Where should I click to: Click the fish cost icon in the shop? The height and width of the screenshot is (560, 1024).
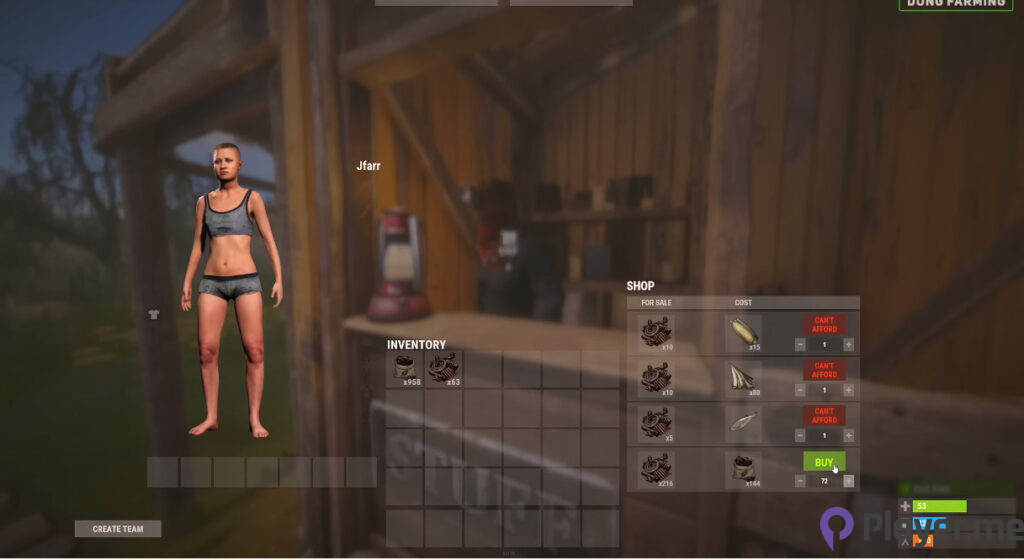pyautogui.click(x=743, y=423)
